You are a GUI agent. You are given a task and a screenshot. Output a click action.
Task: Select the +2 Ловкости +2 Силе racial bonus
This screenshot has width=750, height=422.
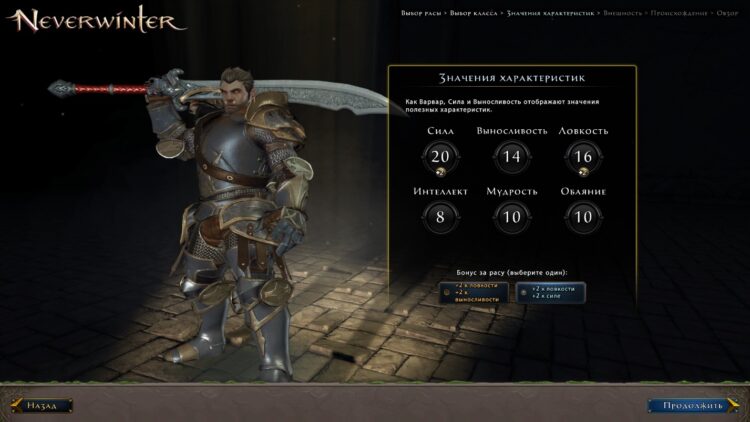[551, 292]
